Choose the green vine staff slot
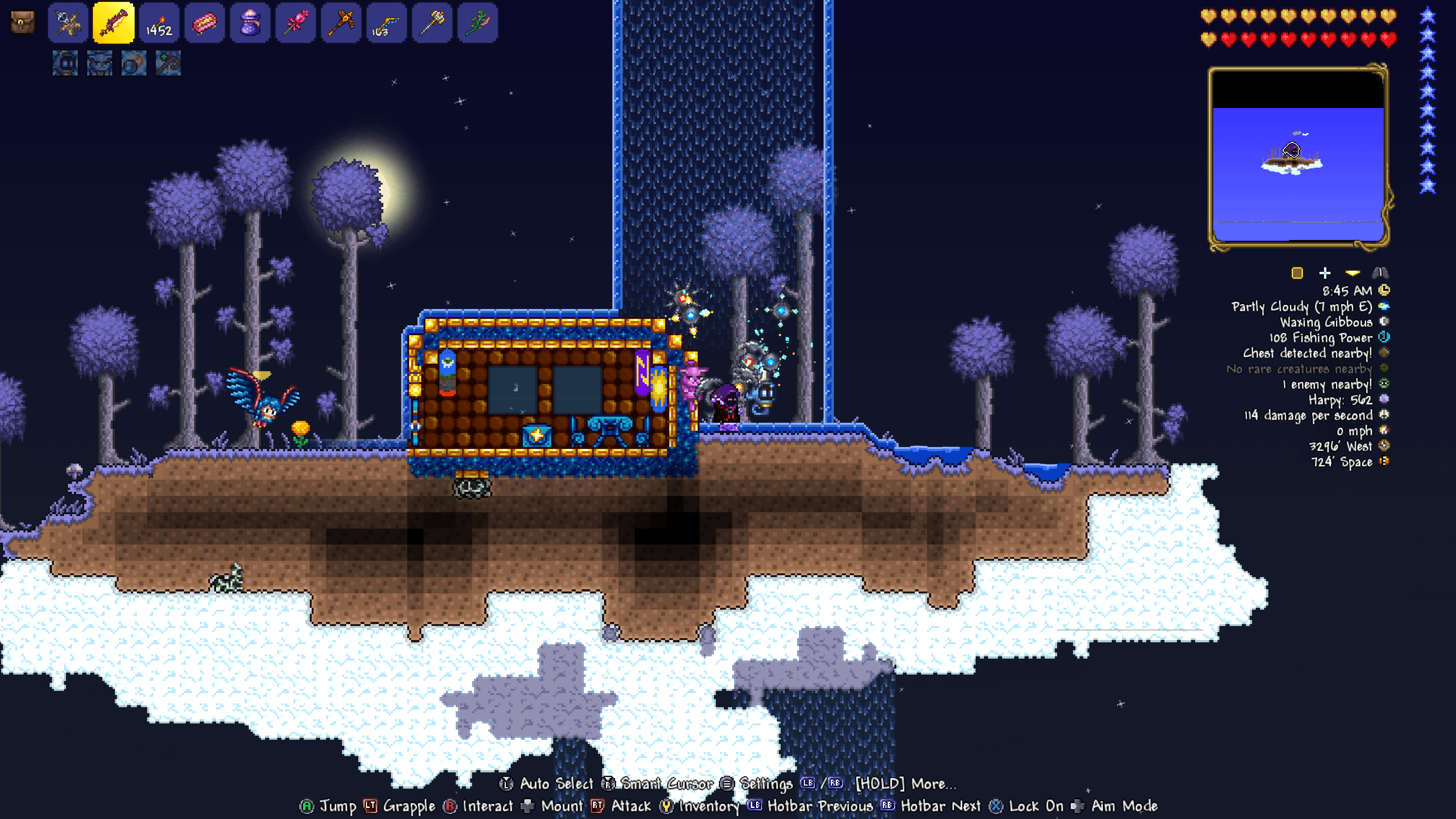Viewport: 1456px width, 819px height. [478, 23]
